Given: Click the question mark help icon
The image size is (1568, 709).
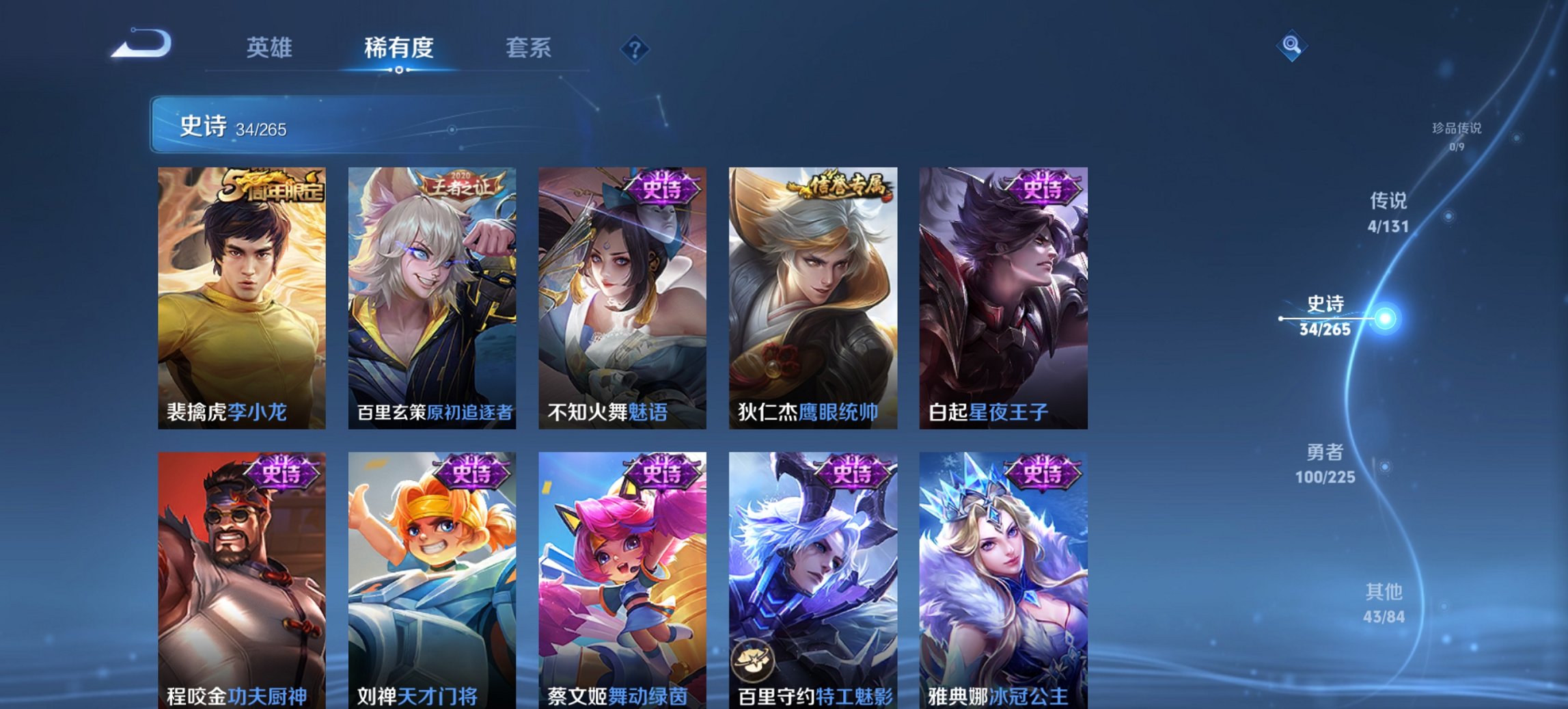Looking at the screenshot, I should tap(634, 49).
